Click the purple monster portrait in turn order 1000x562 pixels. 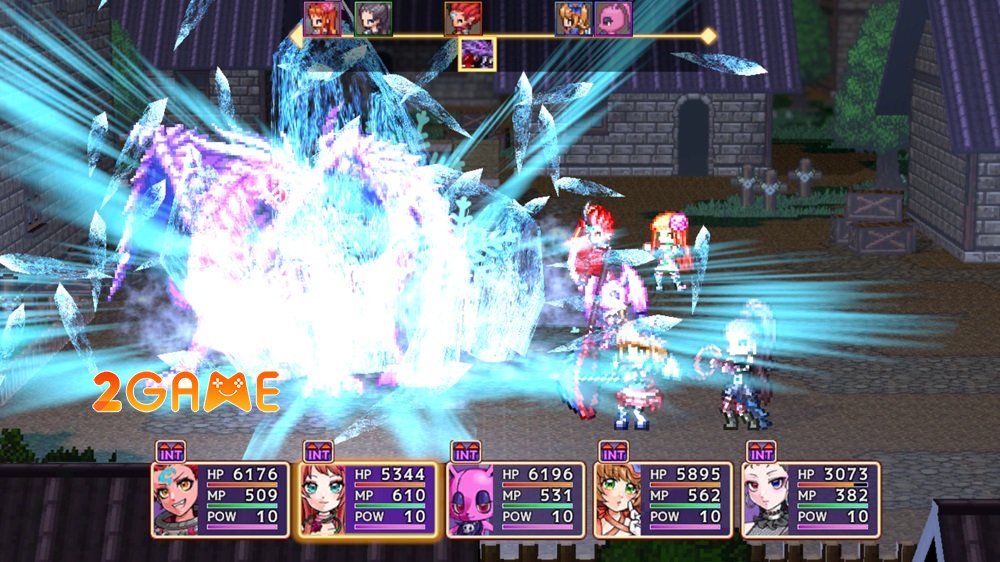pos(476,54)
